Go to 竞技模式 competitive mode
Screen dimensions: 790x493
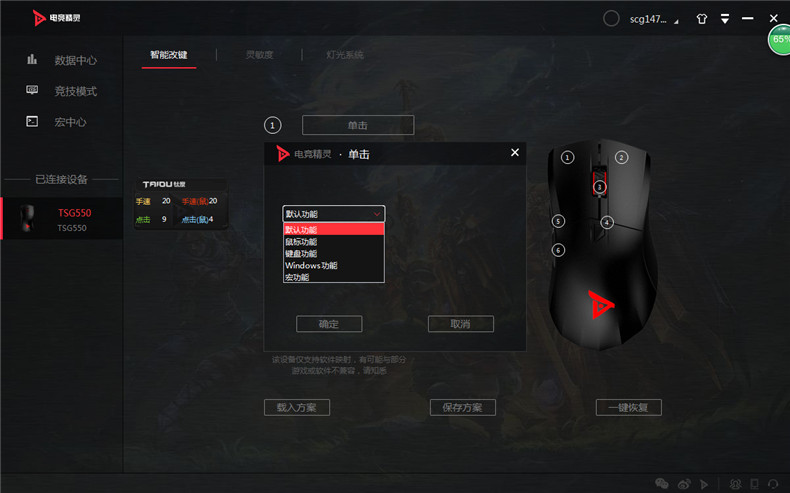tap(75, 91)
